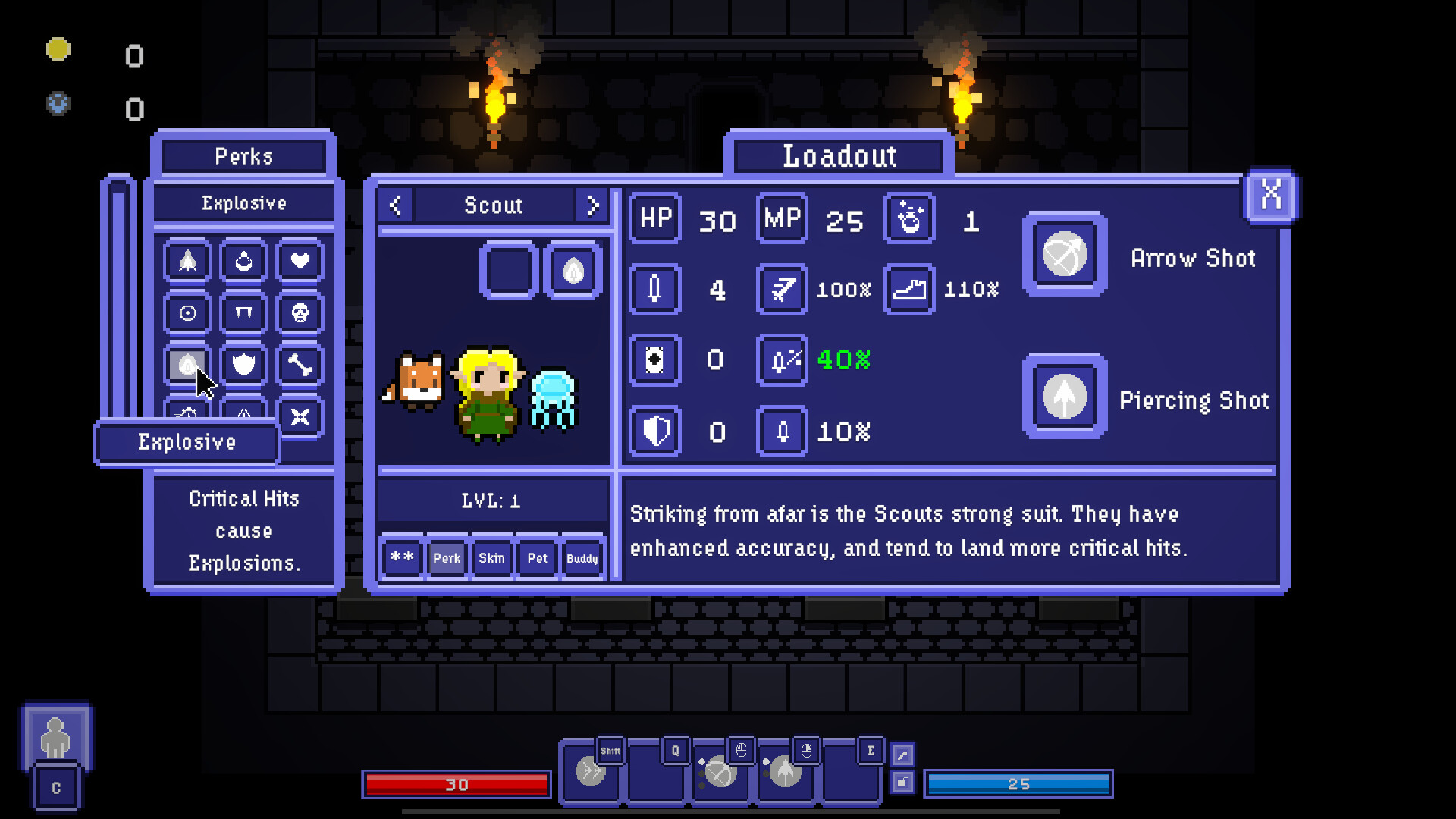Switch to the Skin tab
Viewport: 1456px width, 819px height.
(x=491, y=558)
